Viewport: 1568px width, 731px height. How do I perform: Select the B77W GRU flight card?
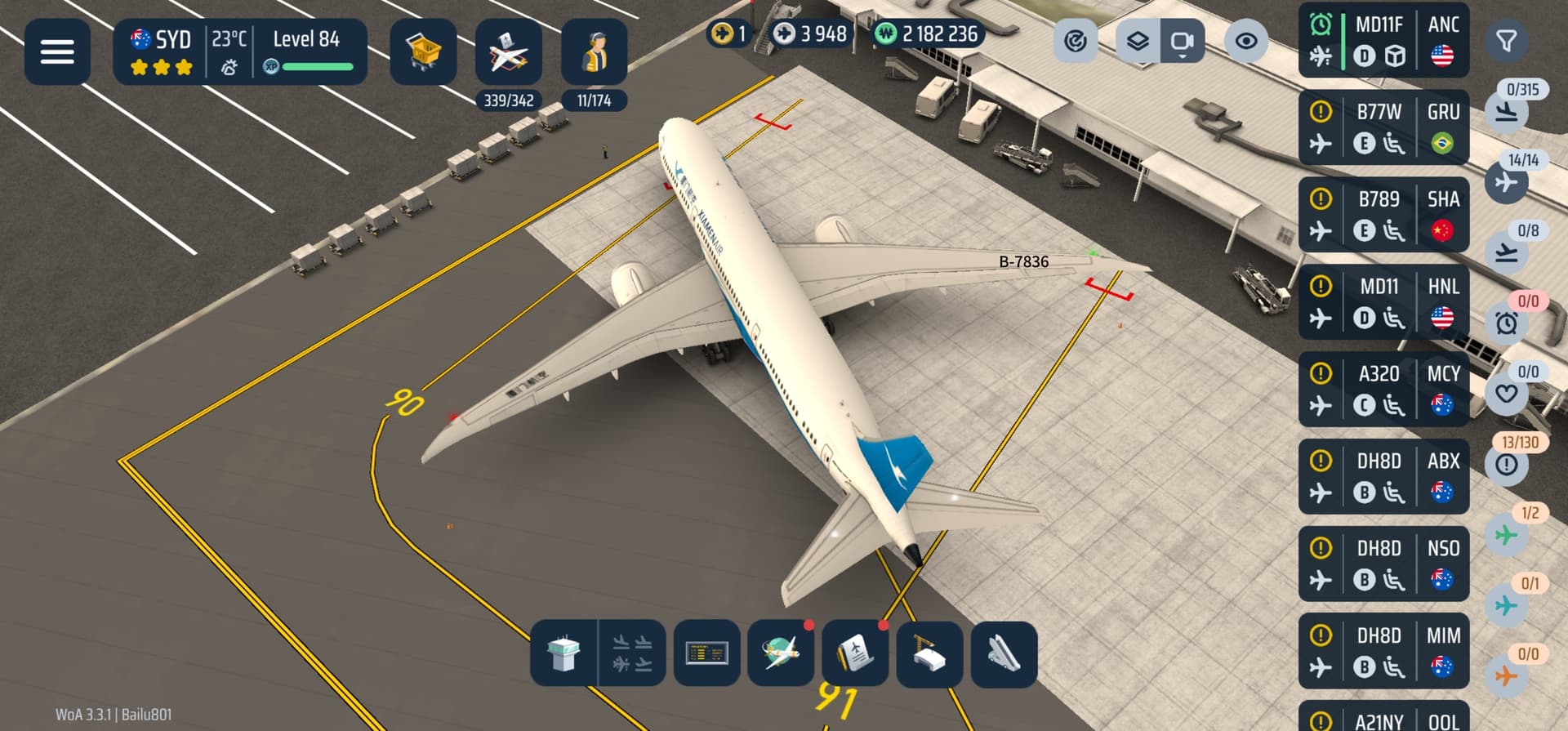1383,127
